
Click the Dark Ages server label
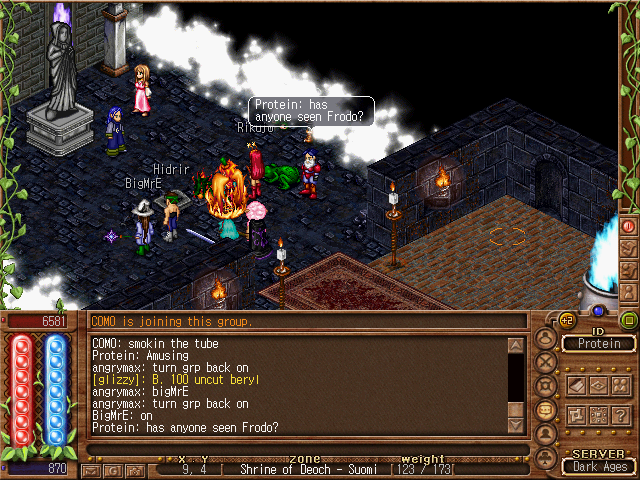click(x=599, y=466)
